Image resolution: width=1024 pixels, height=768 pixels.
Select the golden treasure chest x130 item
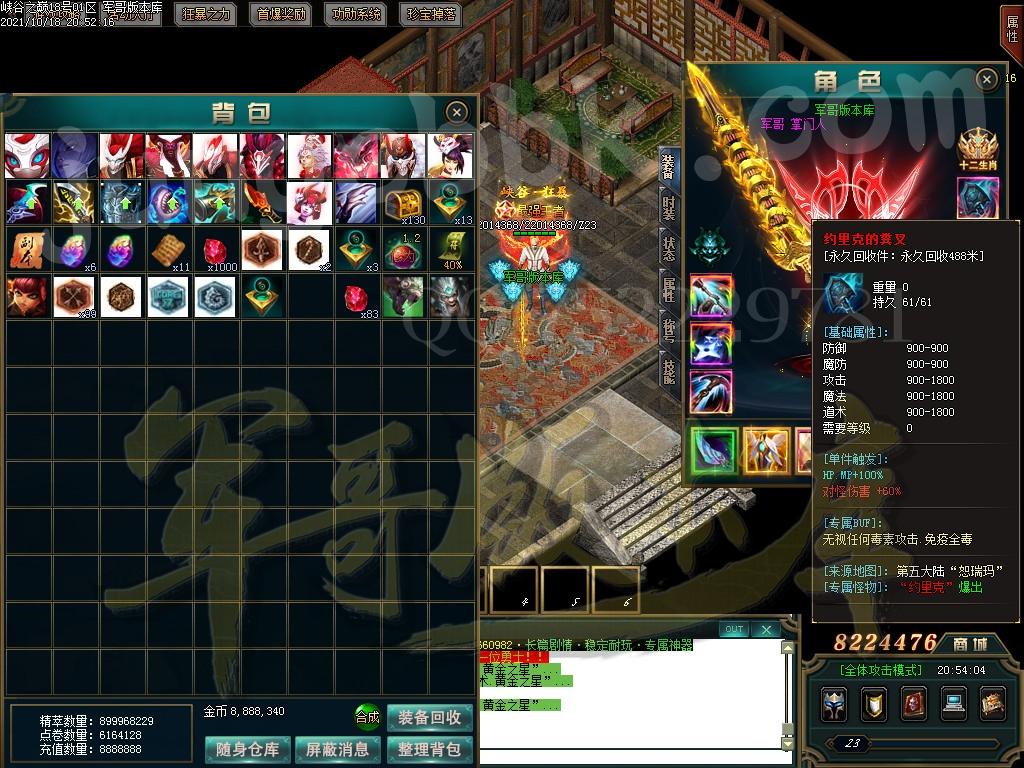(407, 203)
